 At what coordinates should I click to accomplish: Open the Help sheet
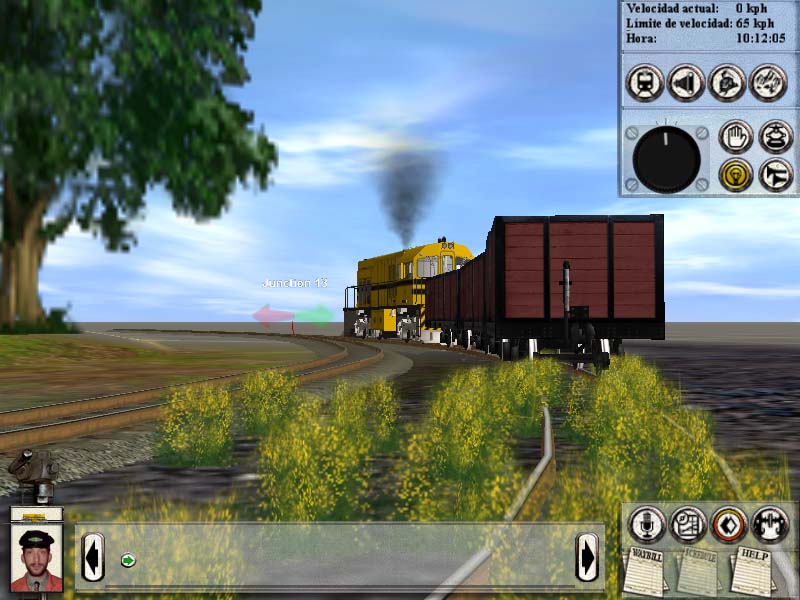tap(753, 569)
